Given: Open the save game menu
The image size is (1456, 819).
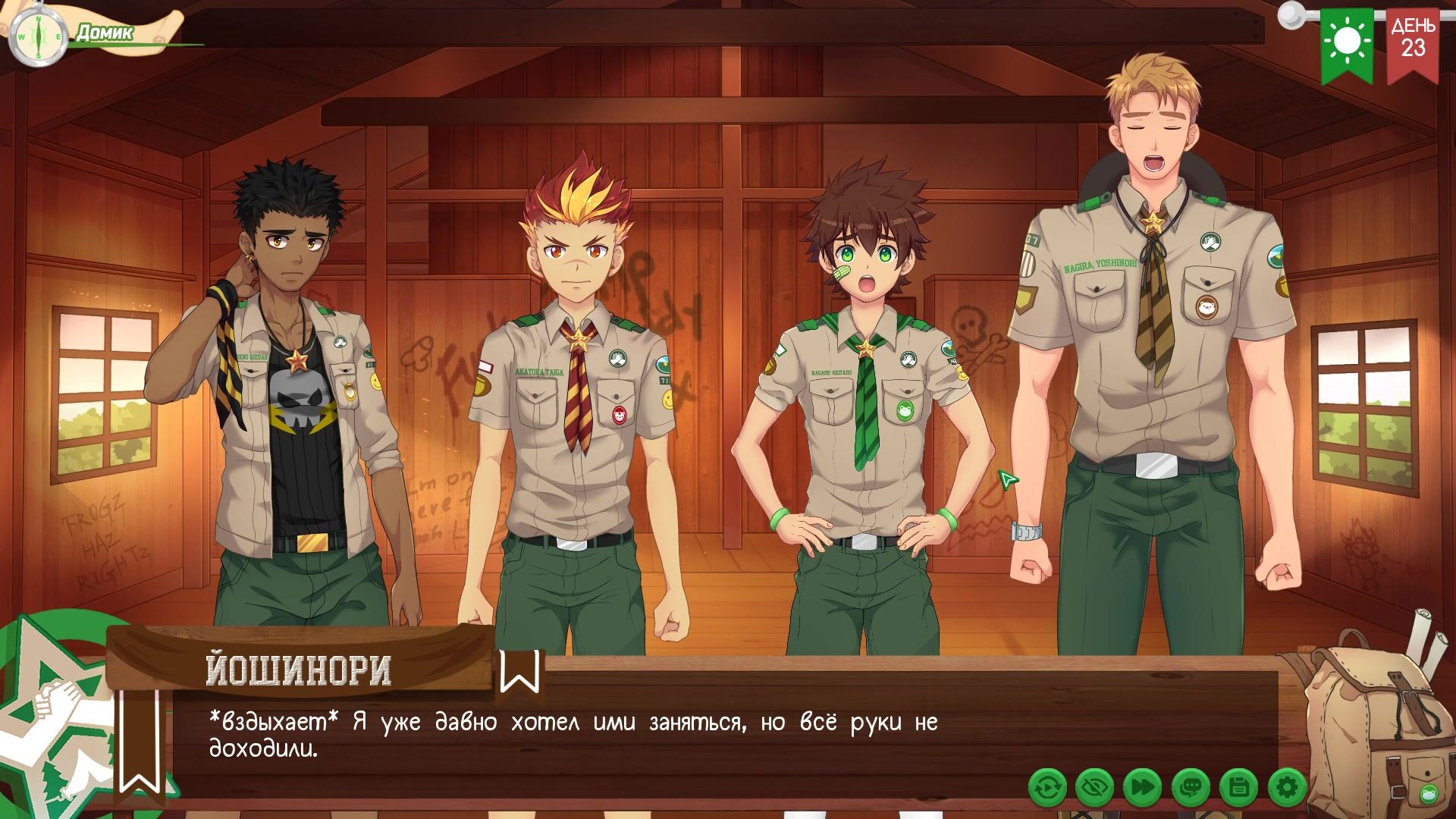Looking at the screenshot, I should click(1238, 788).
